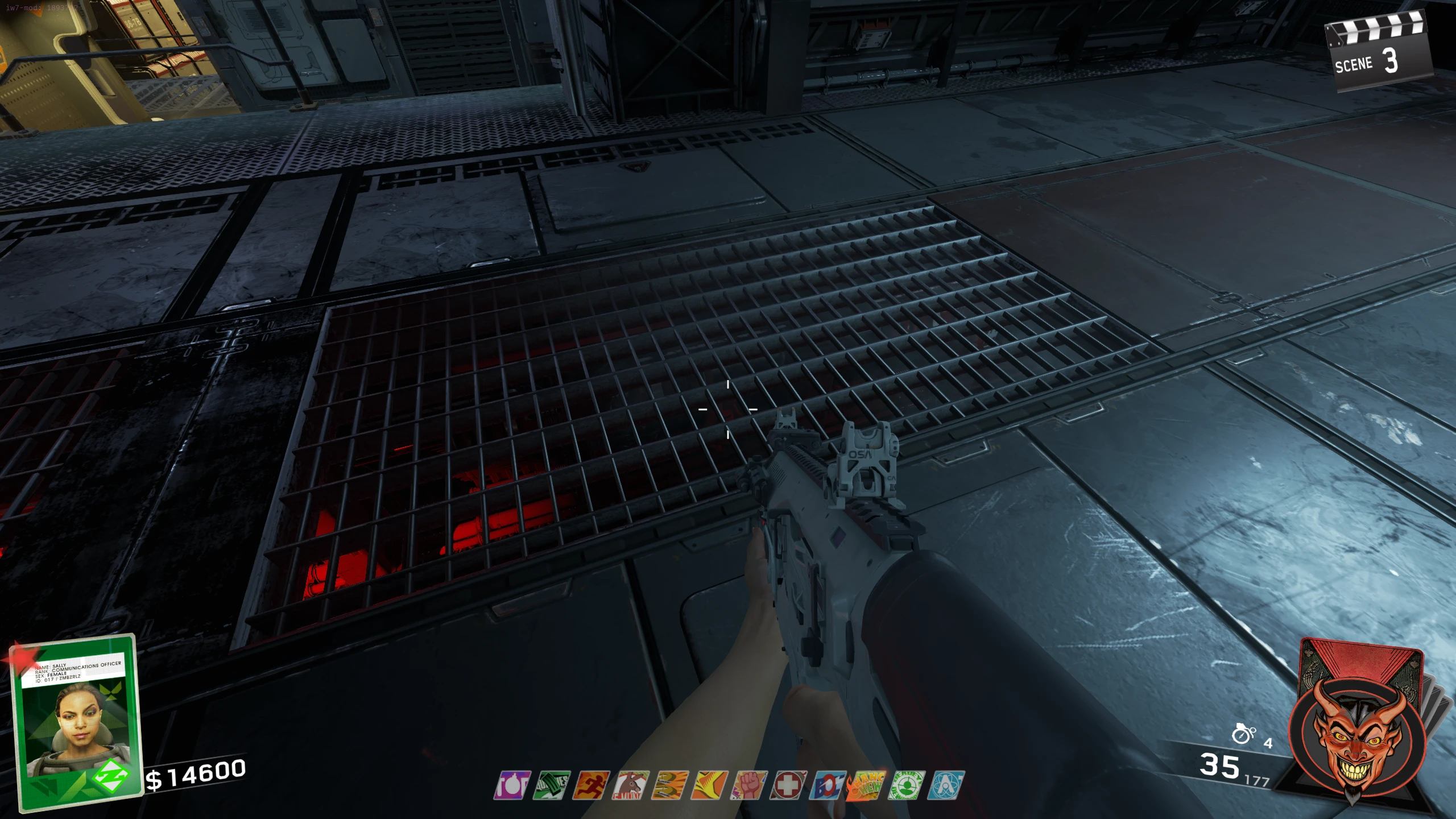This screenshot has width=1456, height=819.
Task: Select the Blue Bolts perk icon
Action: (x=828, y=785)
